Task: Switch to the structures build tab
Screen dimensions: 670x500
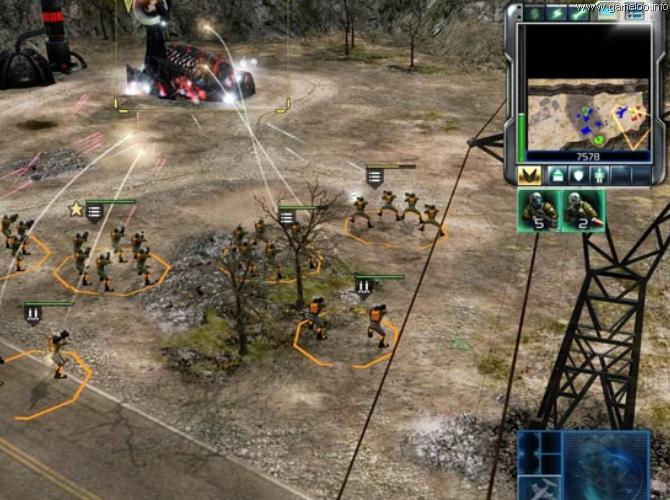Action: point(557,176)
